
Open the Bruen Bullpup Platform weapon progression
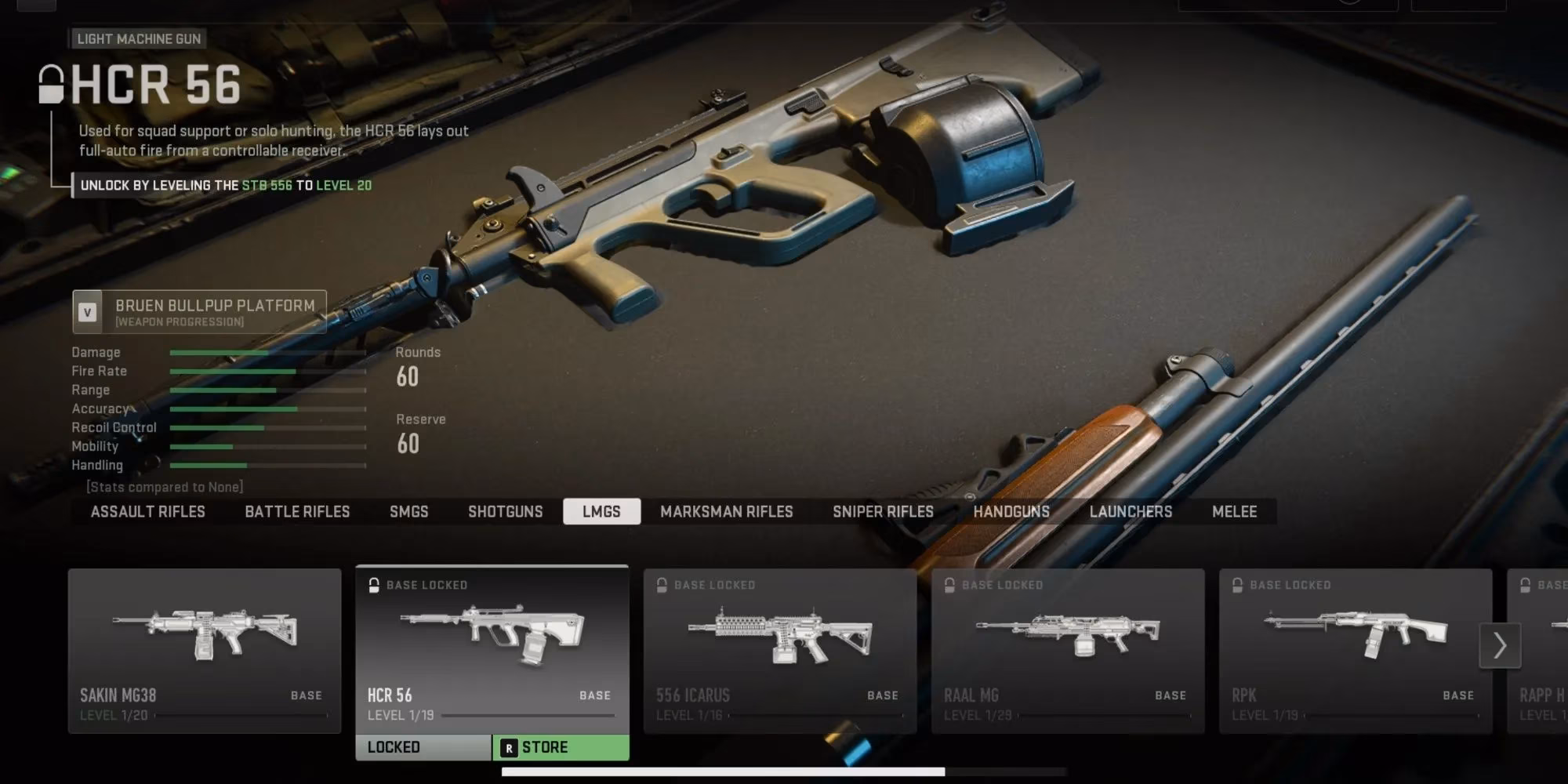200,312
